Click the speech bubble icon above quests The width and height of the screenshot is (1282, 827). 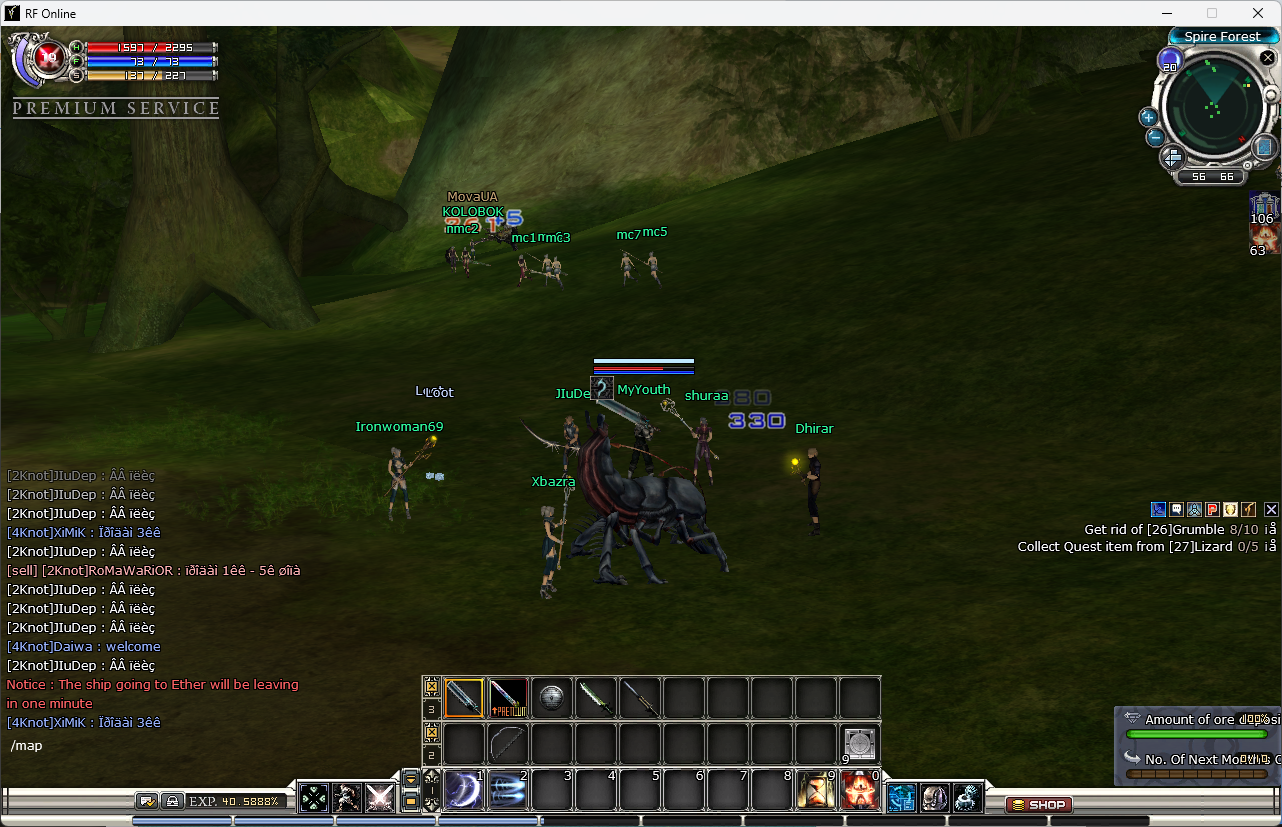tap(1176, 509)
